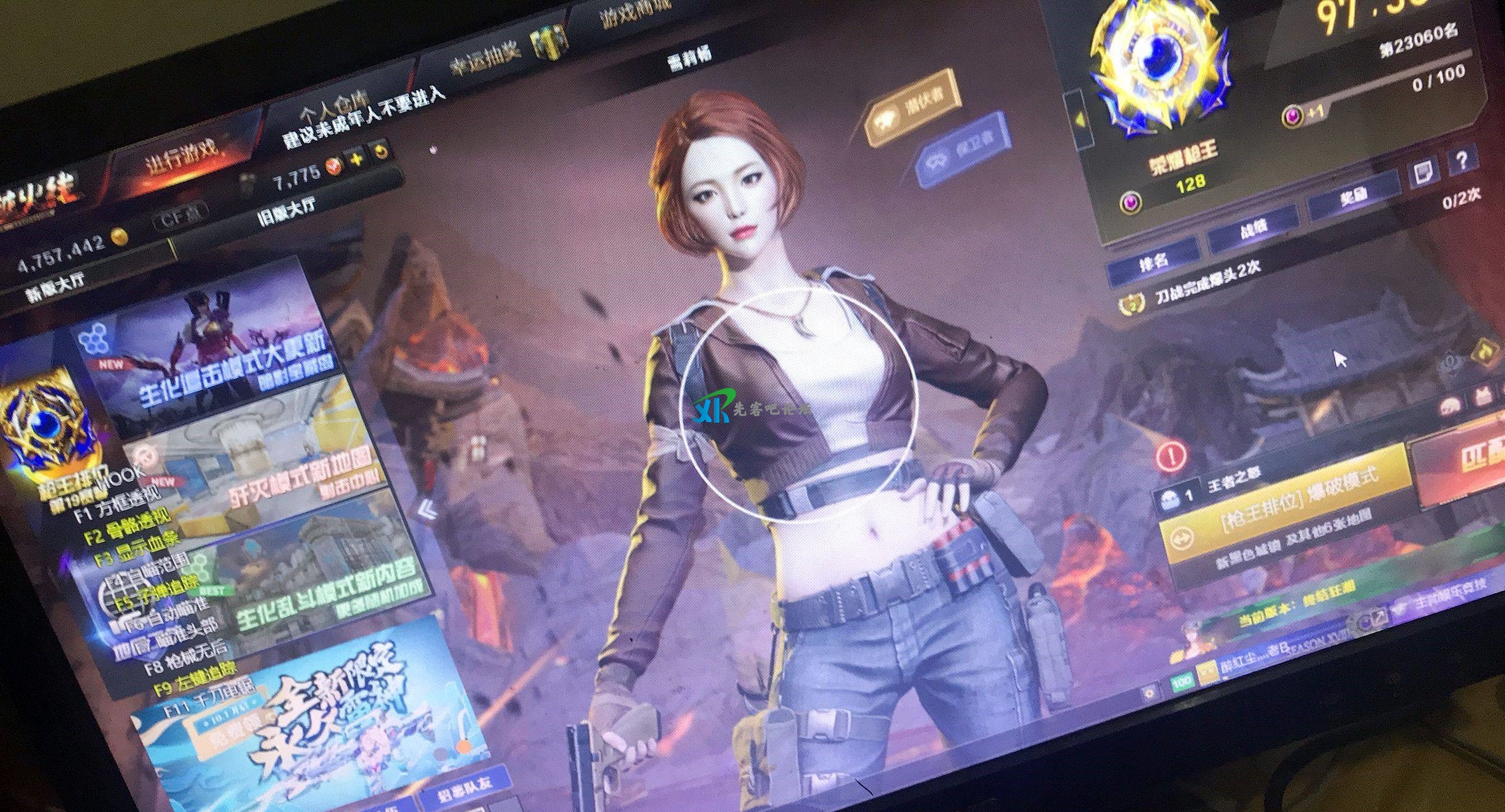Open the 奖励 rewards button
1505x812 pixels.
pos(1353,197)
